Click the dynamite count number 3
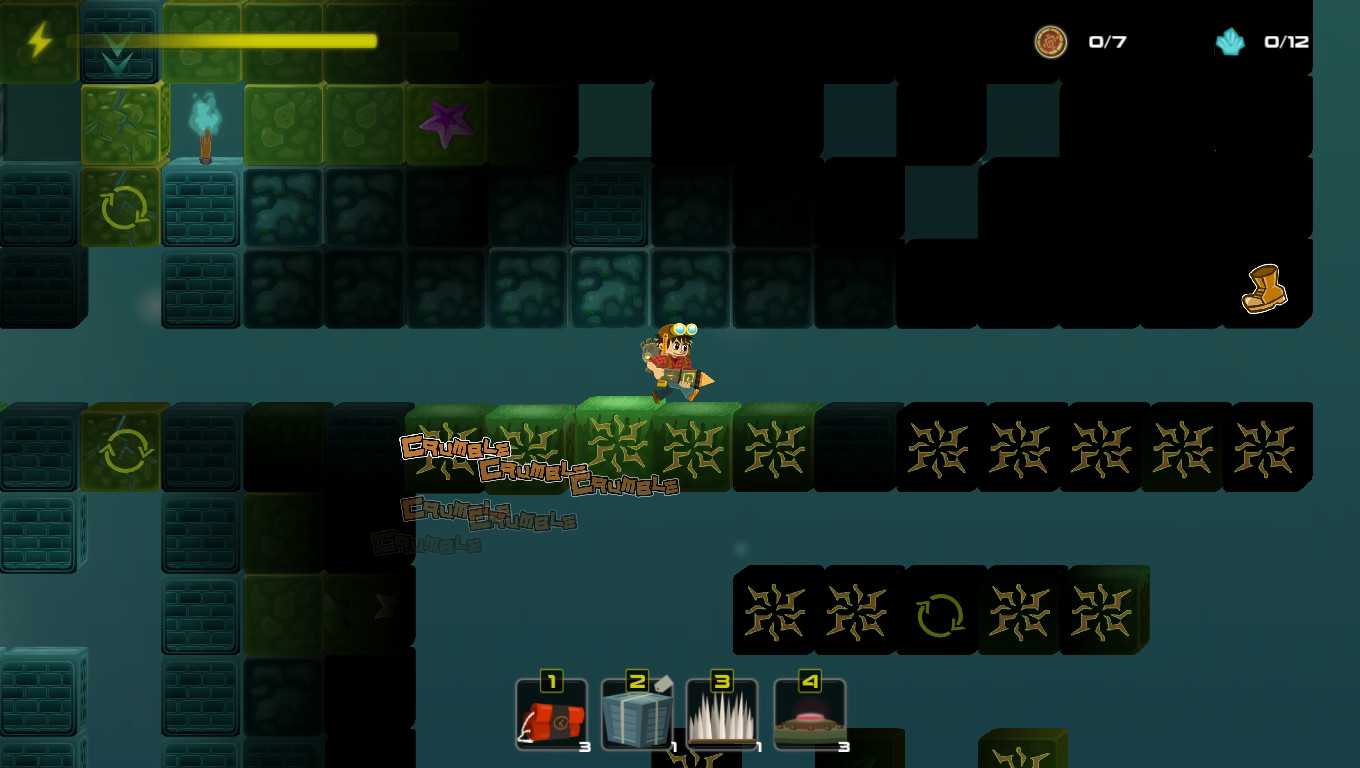 585,744
